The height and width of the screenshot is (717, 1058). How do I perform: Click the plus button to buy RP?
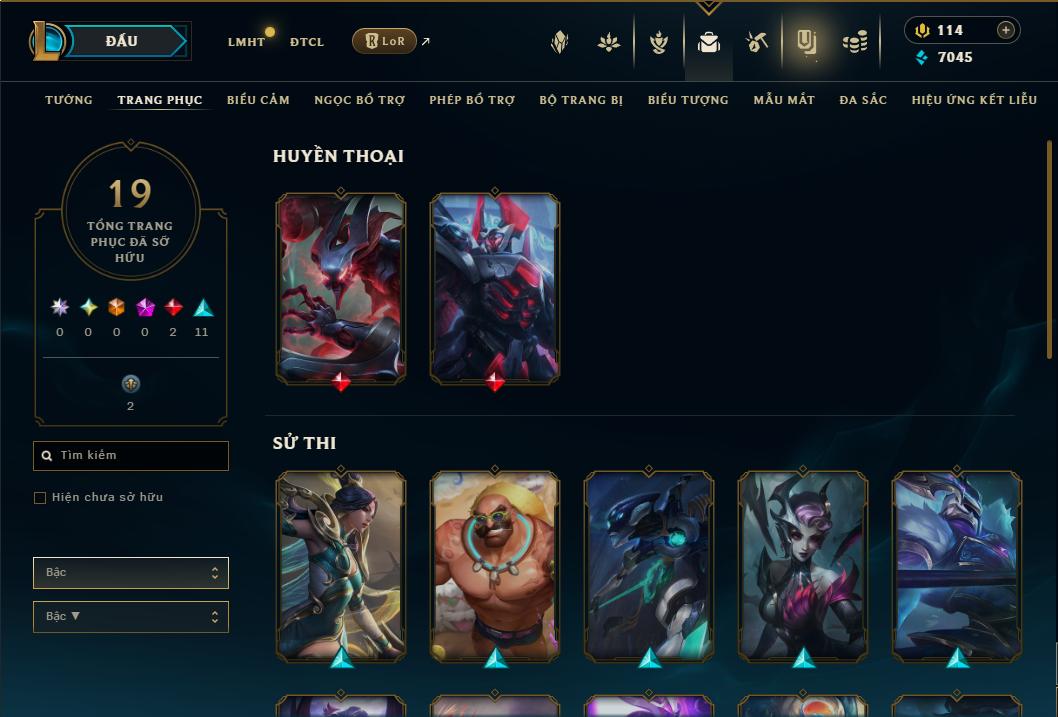(x=1005, y=30)
